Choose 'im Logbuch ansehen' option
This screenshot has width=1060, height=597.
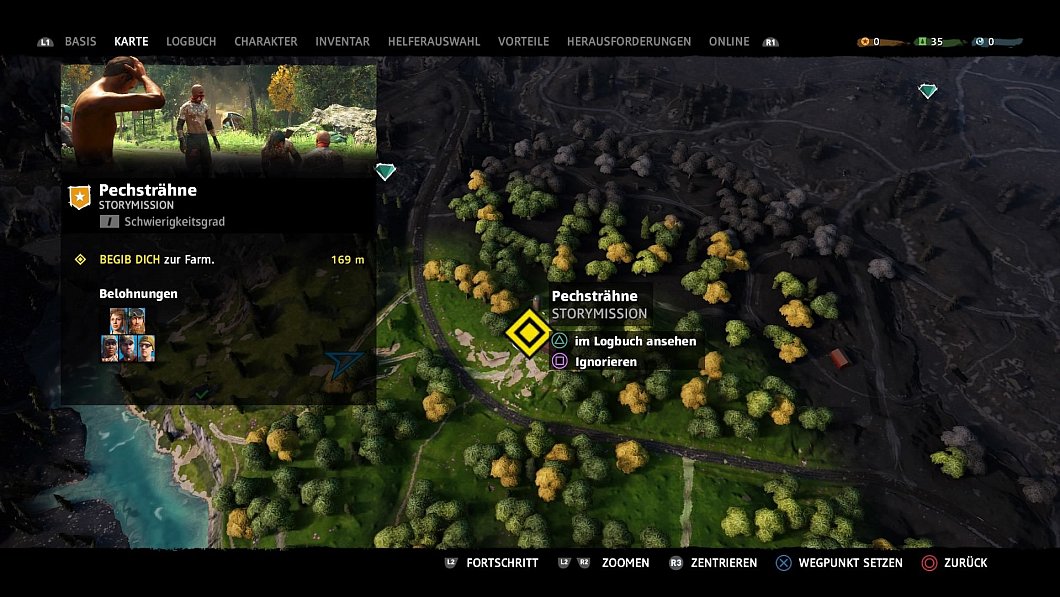pyautogui.click(x=635, y=341)
